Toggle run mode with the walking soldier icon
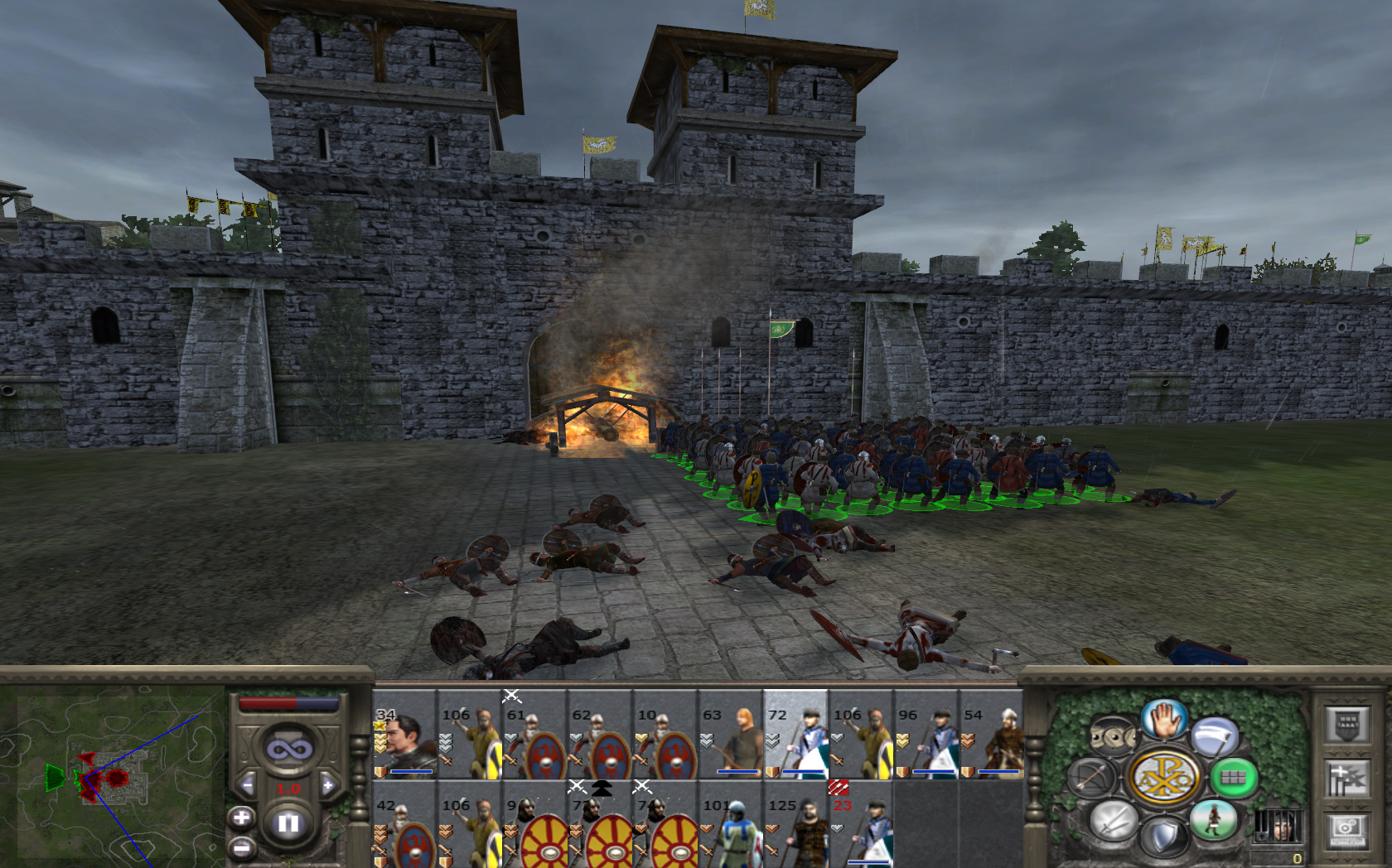 click(x=1213, y=820)
